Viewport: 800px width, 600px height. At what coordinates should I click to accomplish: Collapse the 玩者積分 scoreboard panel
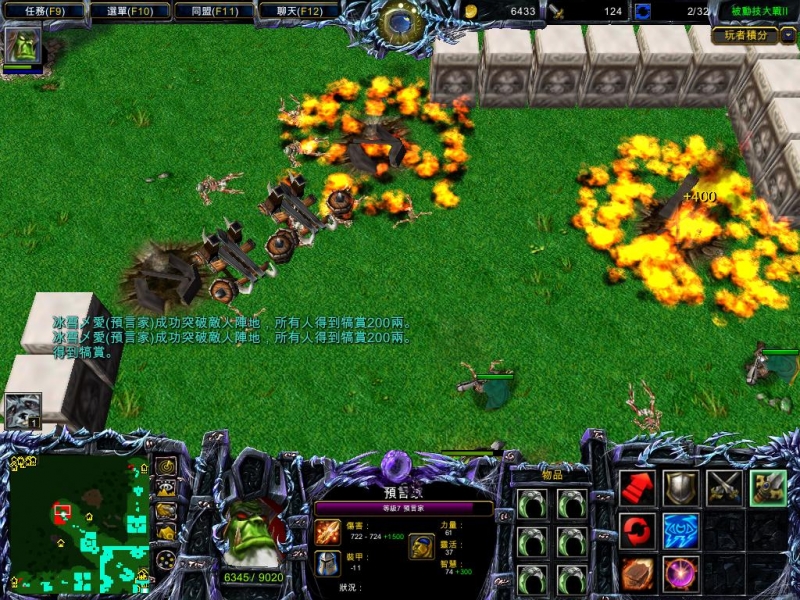[x=788, y=35]
